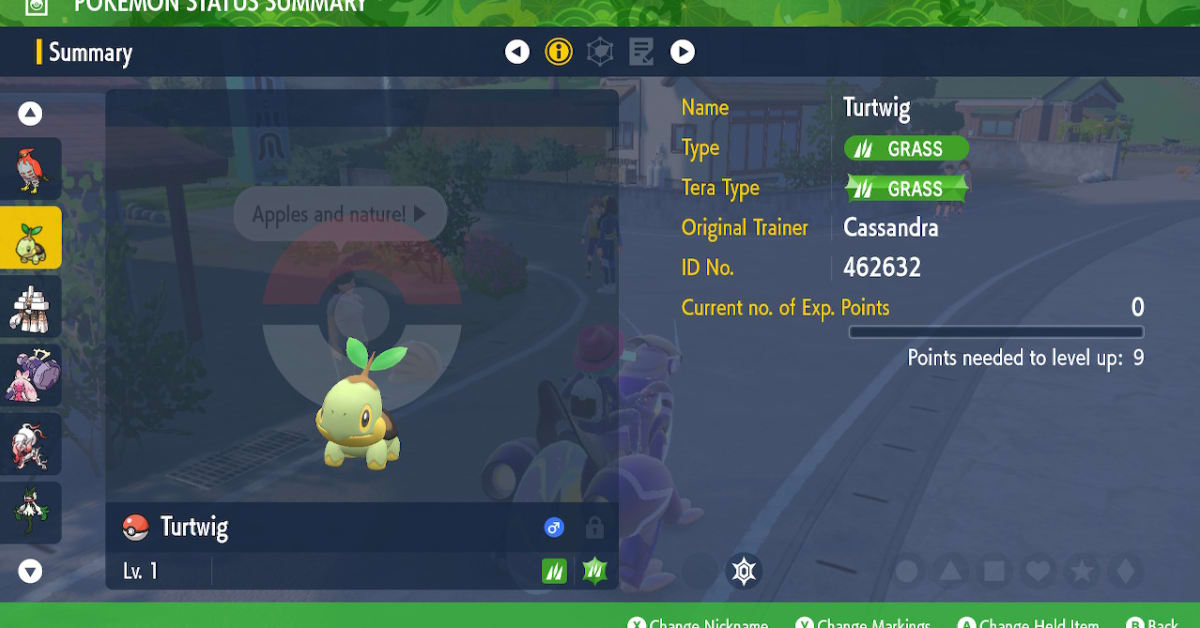Select the highlighted Turtwig party slot
The width and height of the screenshot is (1200, 628).
click(x=30, y=238)
